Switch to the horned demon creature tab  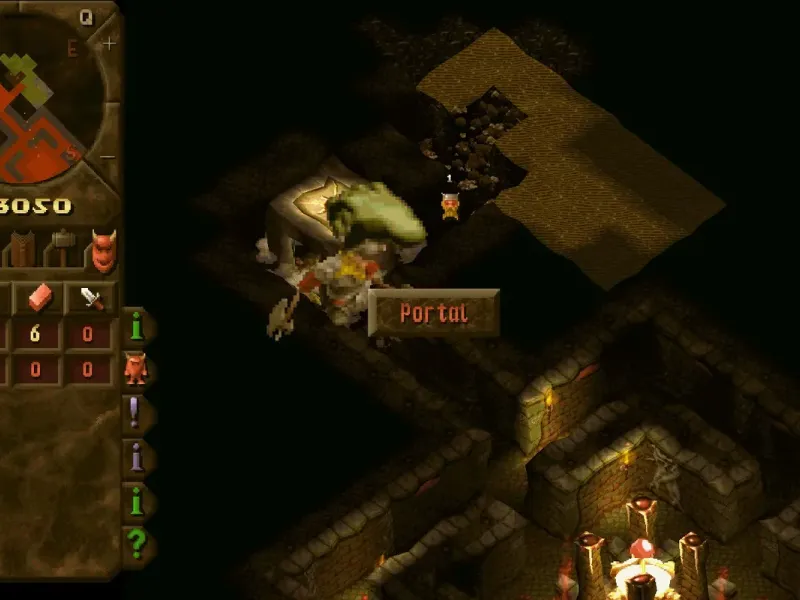click(x=102, y=250)
